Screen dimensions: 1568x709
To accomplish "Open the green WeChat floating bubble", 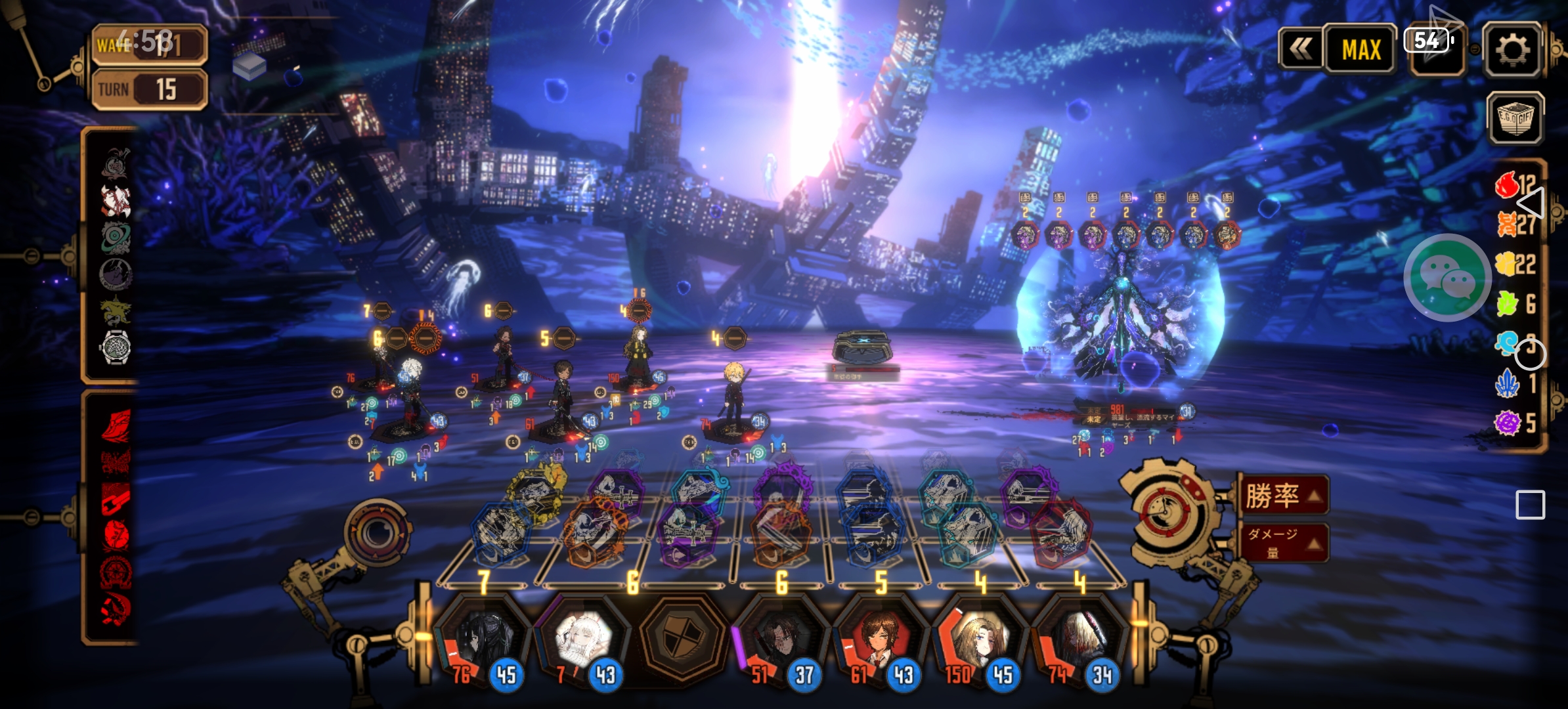I will [x=1447, y=277].
